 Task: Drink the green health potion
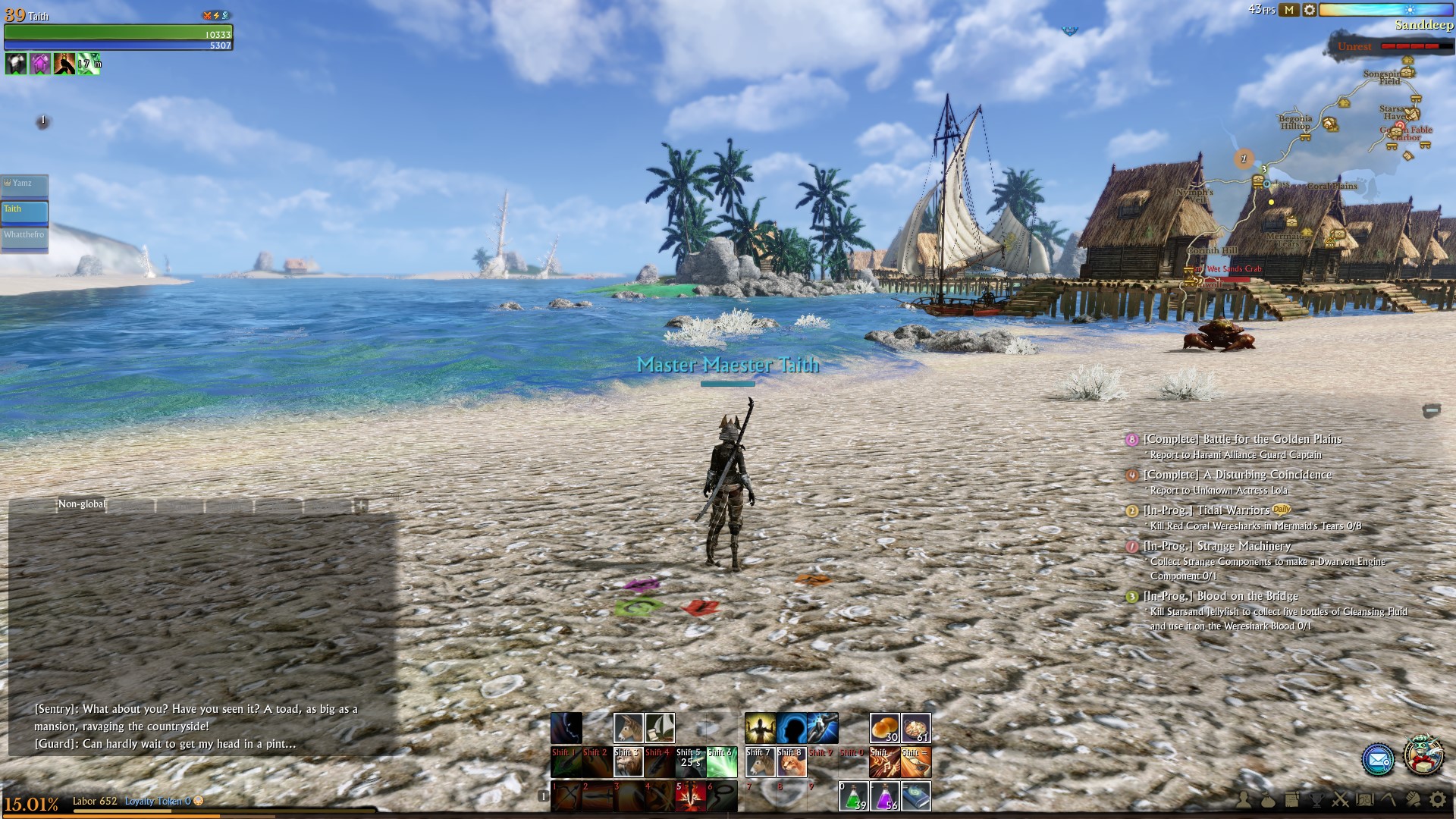pos(853,796)
